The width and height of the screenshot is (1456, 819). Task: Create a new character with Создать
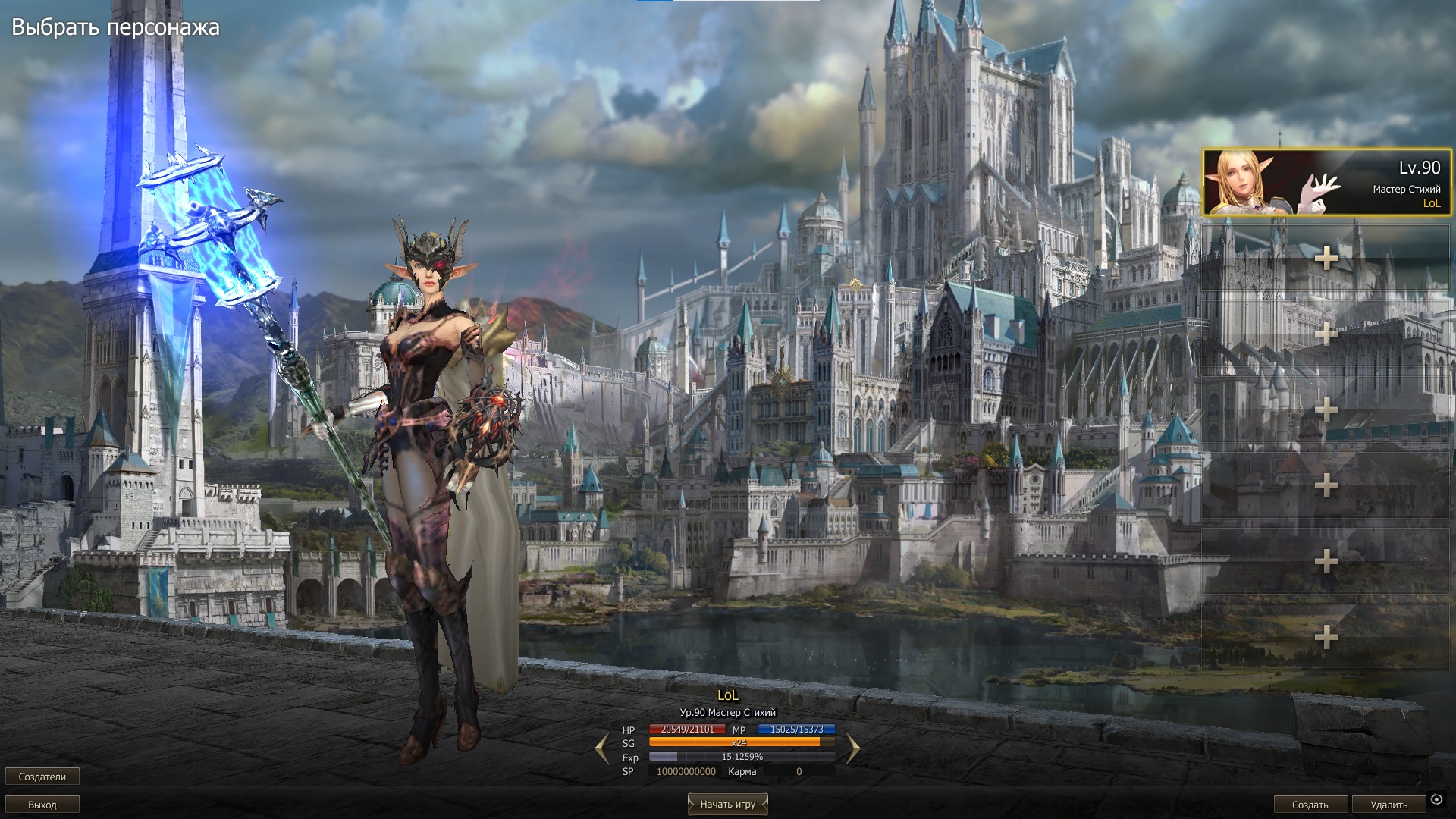coord(1310,805)
